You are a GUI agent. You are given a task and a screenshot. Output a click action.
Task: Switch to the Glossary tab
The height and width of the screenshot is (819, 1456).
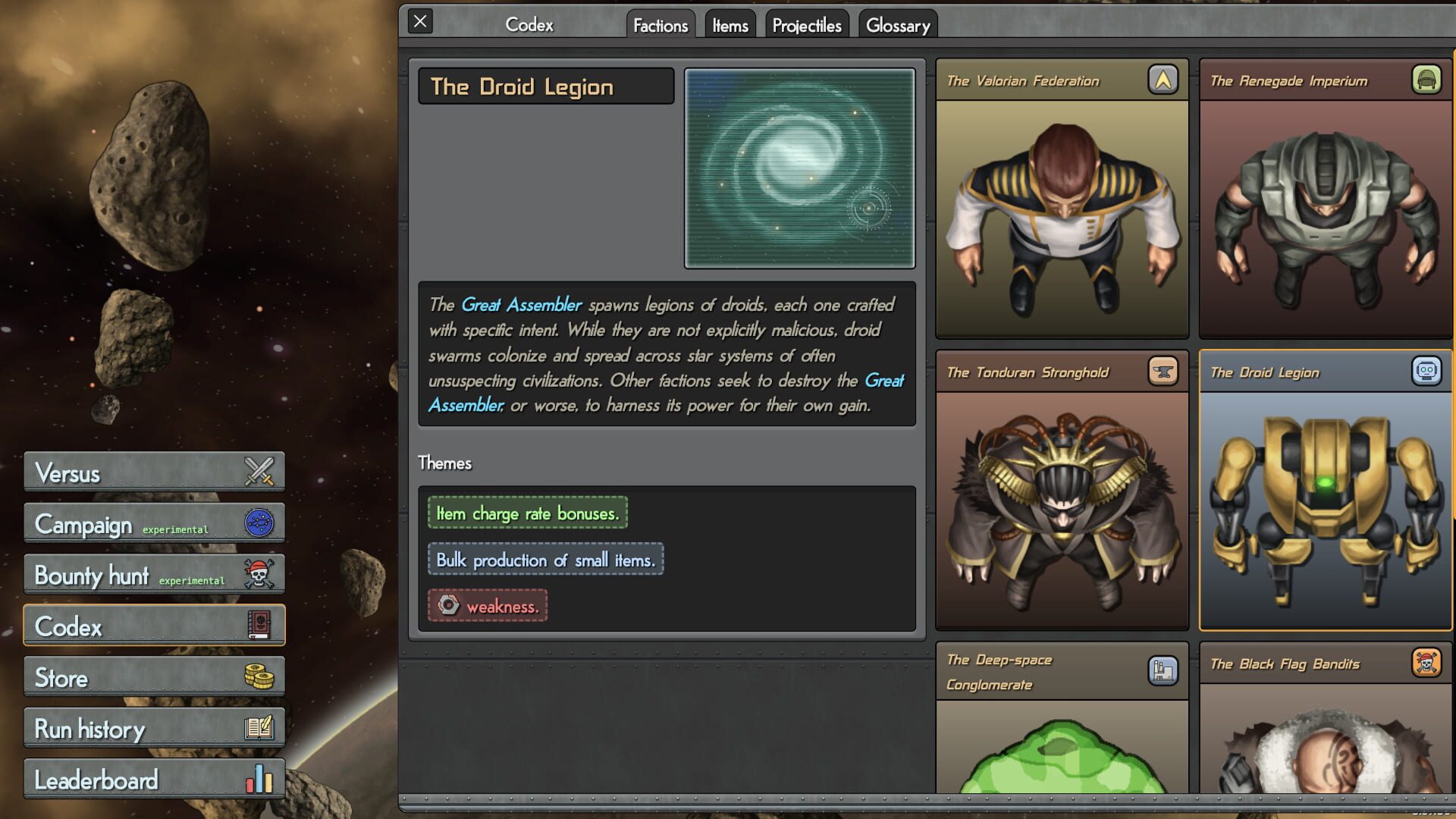(898, 24)
